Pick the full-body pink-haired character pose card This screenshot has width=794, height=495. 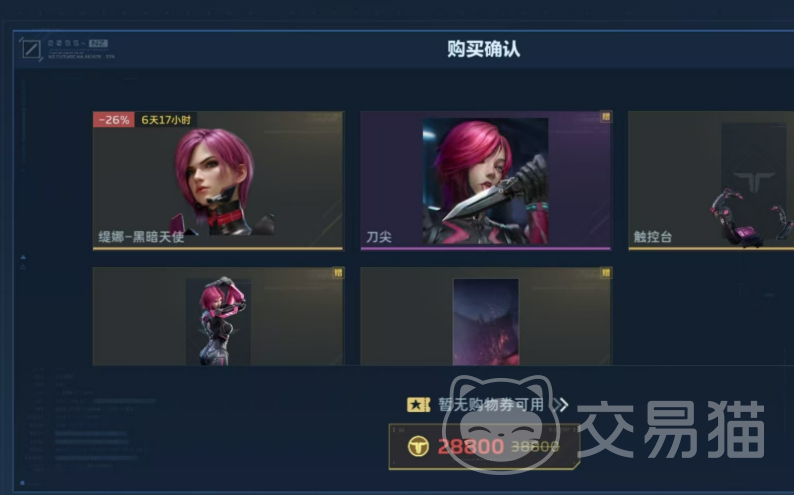pos(218,316)
